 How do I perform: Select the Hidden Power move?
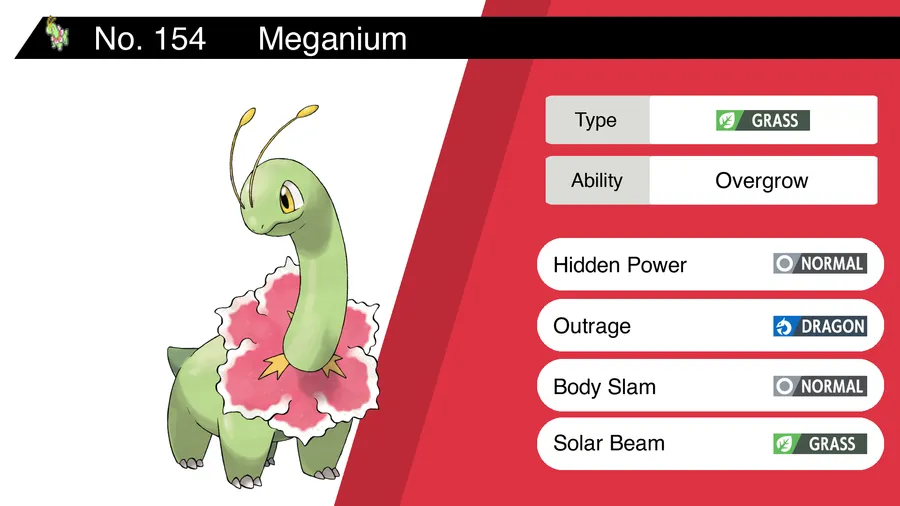point(710,264)
